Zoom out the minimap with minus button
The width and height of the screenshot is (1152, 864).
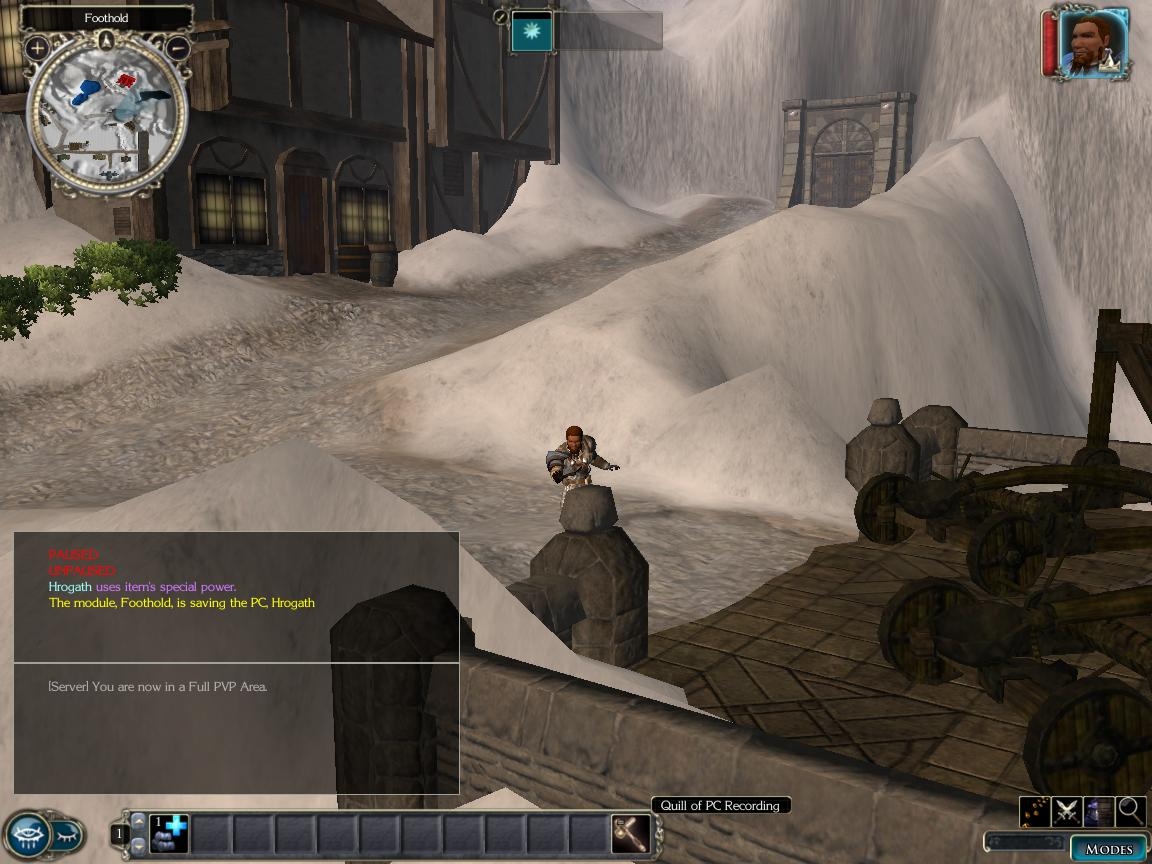[x=178, y=47]
